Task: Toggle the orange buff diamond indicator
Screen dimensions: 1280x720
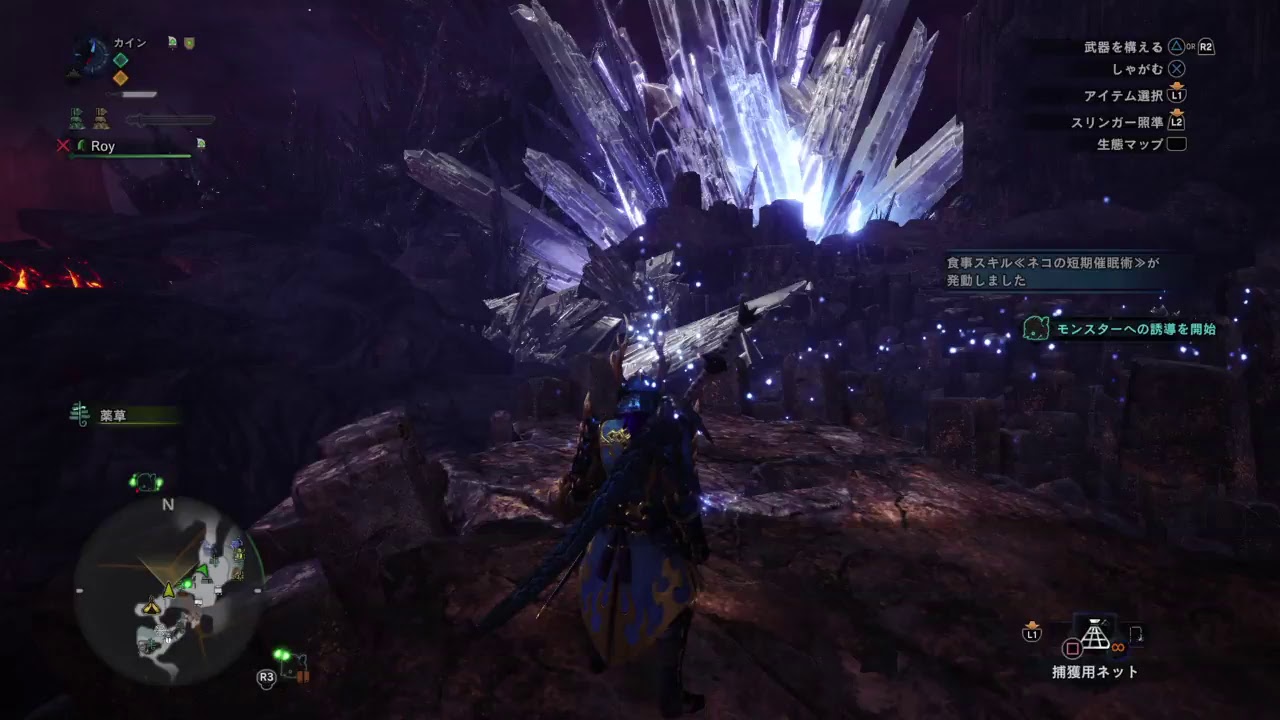Action: (x=121, y=76)
